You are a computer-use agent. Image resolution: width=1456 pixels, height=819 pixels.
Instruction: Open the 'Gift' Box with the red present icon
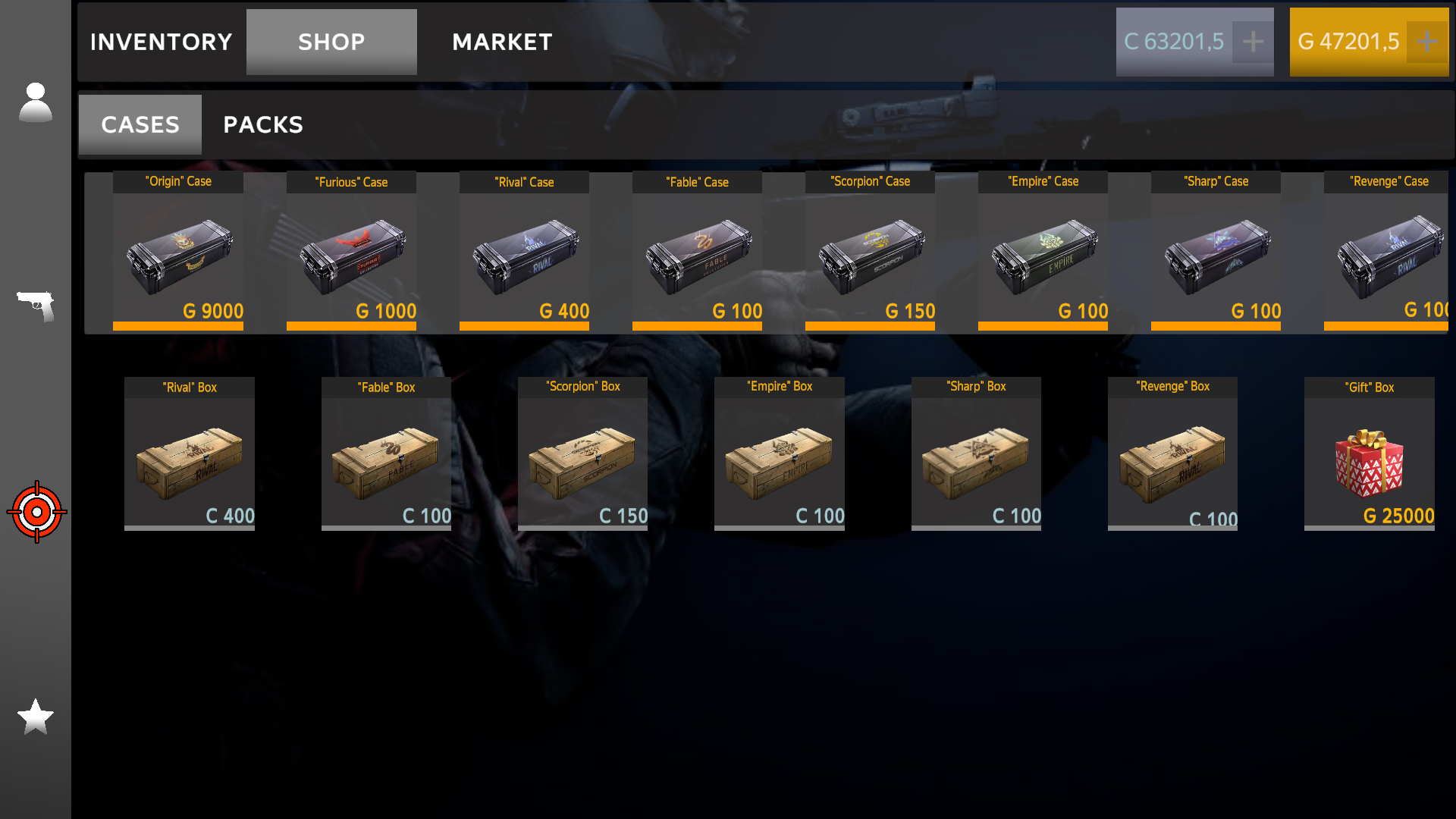(1369, 455)
